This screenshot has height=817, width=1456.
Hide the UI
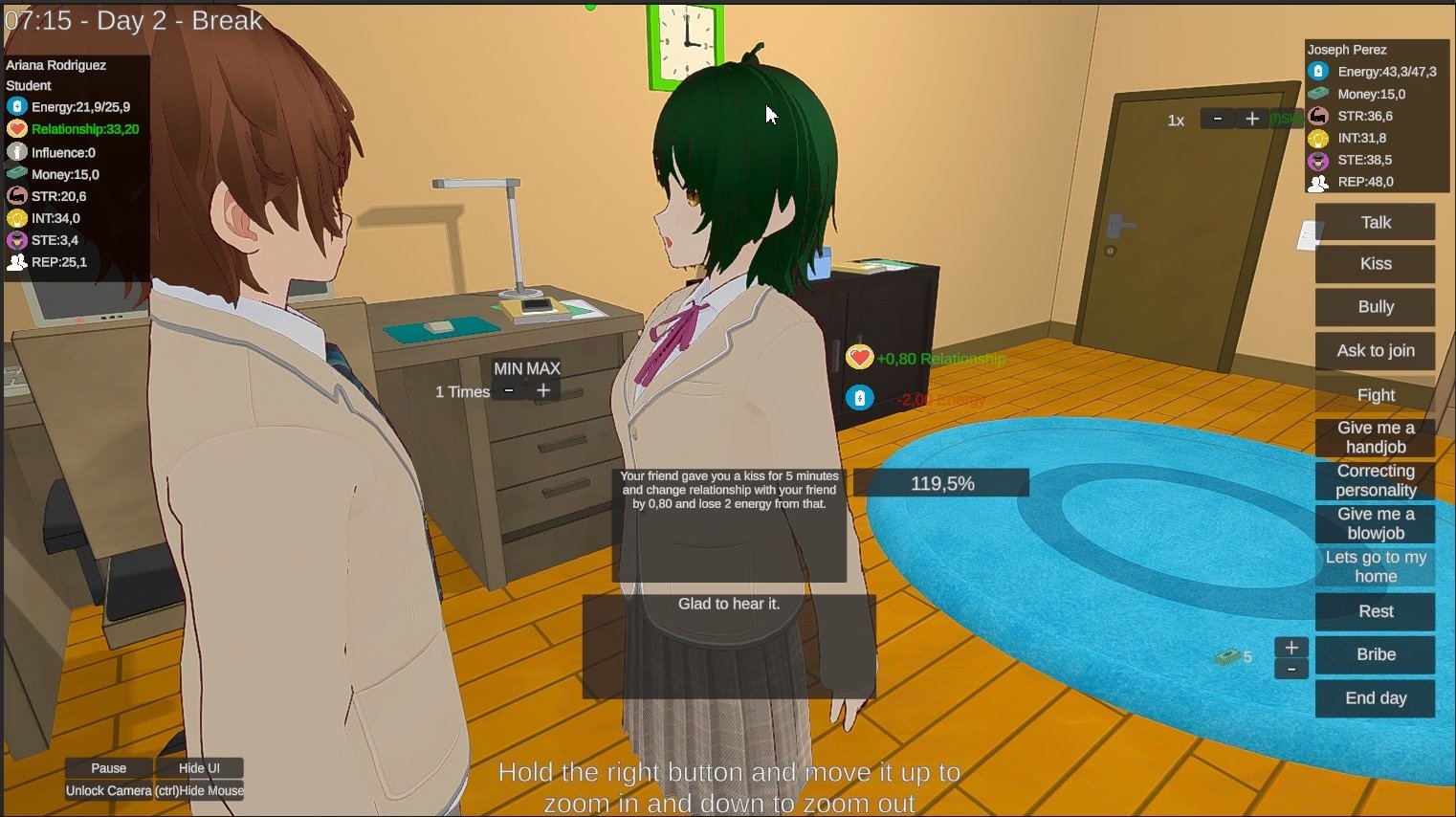pyautogui.click(x=199, y=768)
